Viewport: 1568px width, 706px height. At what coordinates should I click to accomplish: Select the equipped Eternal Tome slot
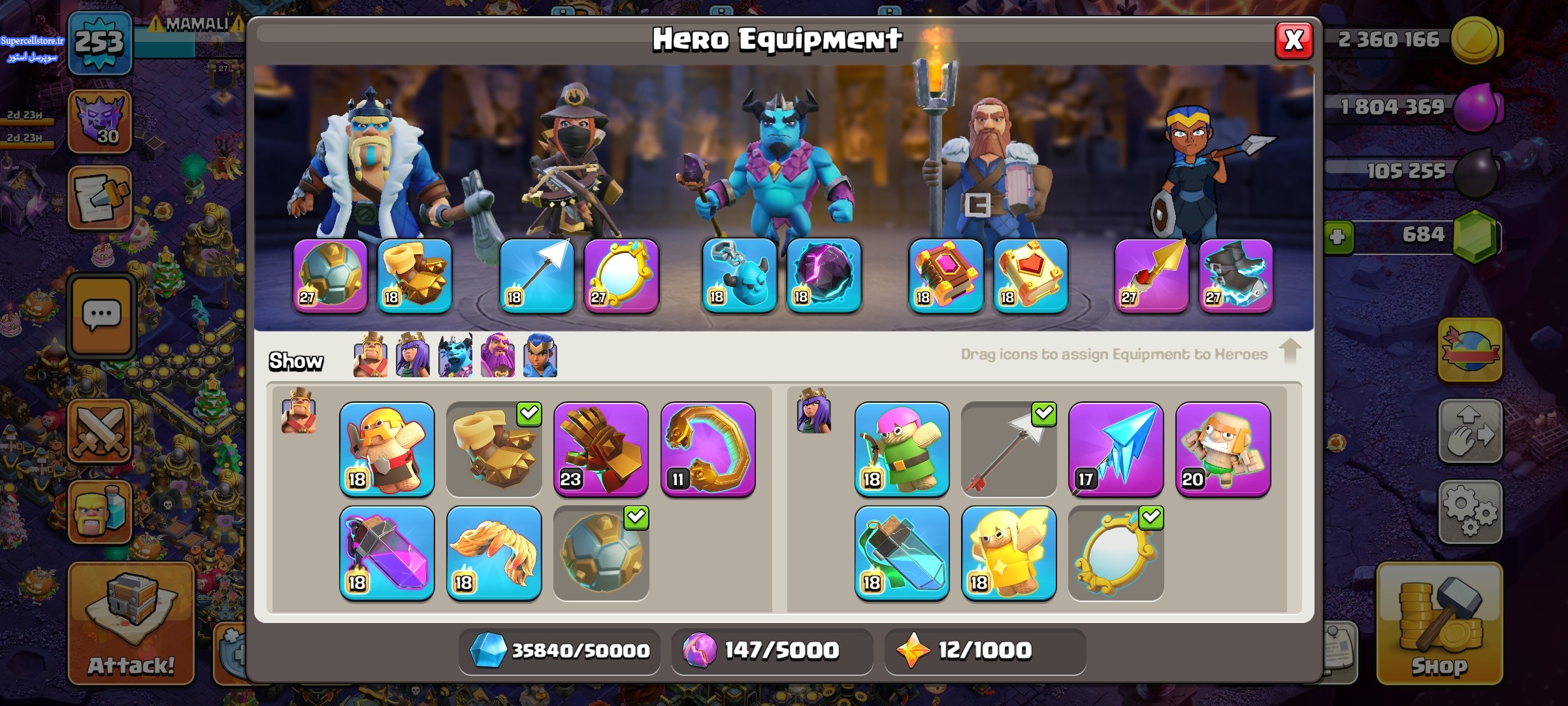(945, 276)
